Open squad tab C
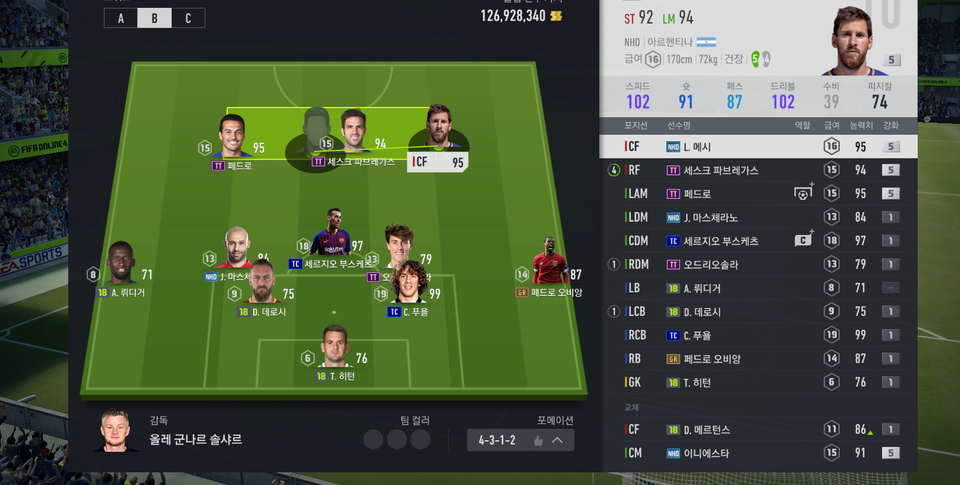The height and width of the screenshot is (485, 960). click(187, 18)
